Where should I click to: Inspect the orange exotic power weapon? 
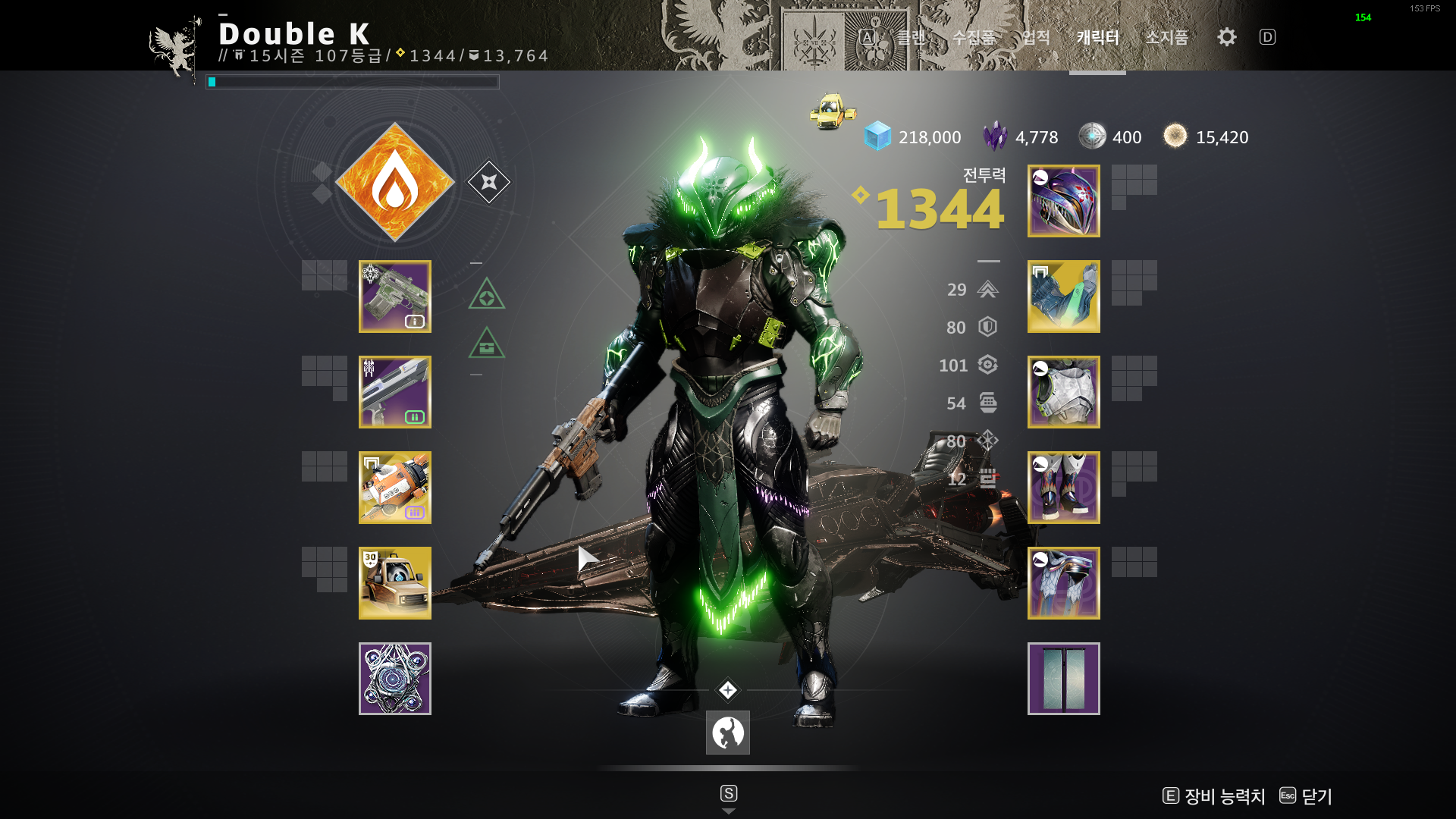point(395,488)
